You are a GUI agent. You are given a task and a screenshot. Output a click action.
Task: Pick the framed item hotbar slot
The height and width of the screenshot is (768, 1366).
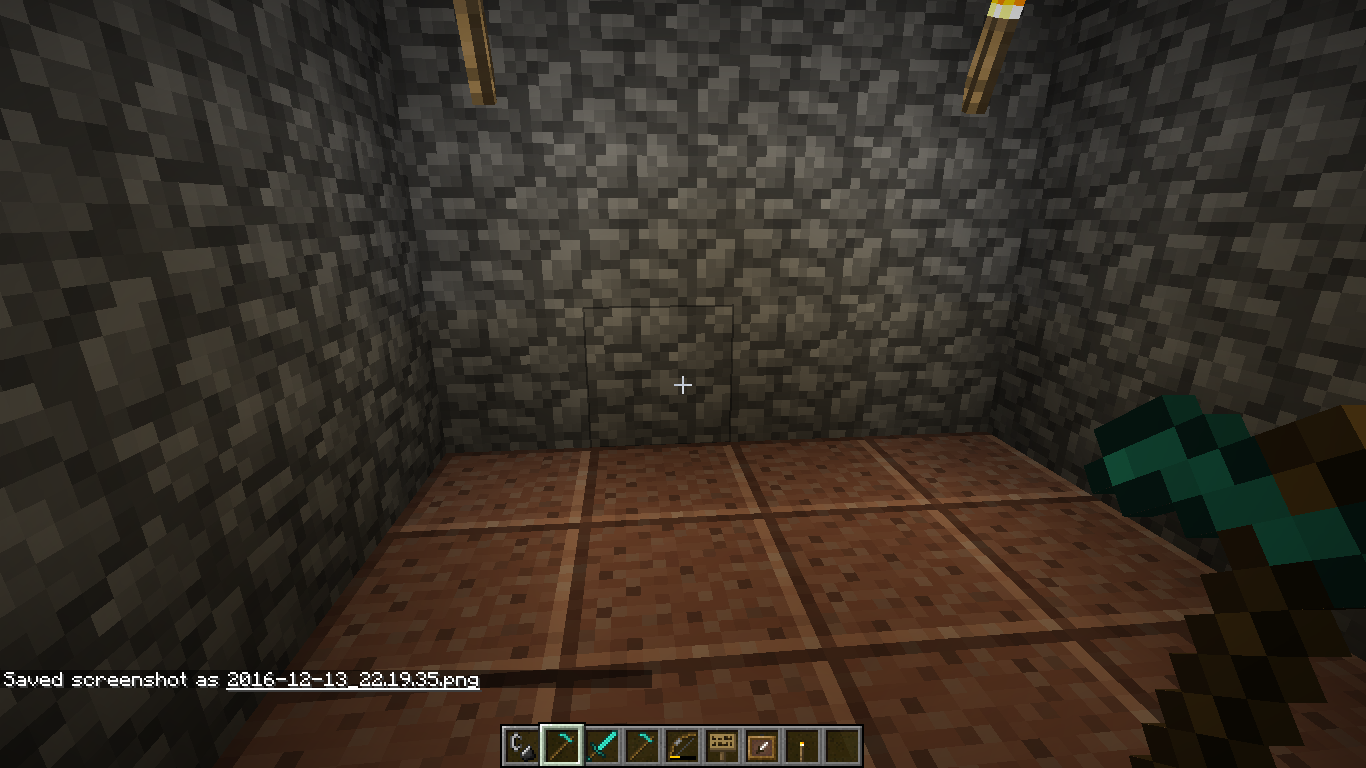761,746
